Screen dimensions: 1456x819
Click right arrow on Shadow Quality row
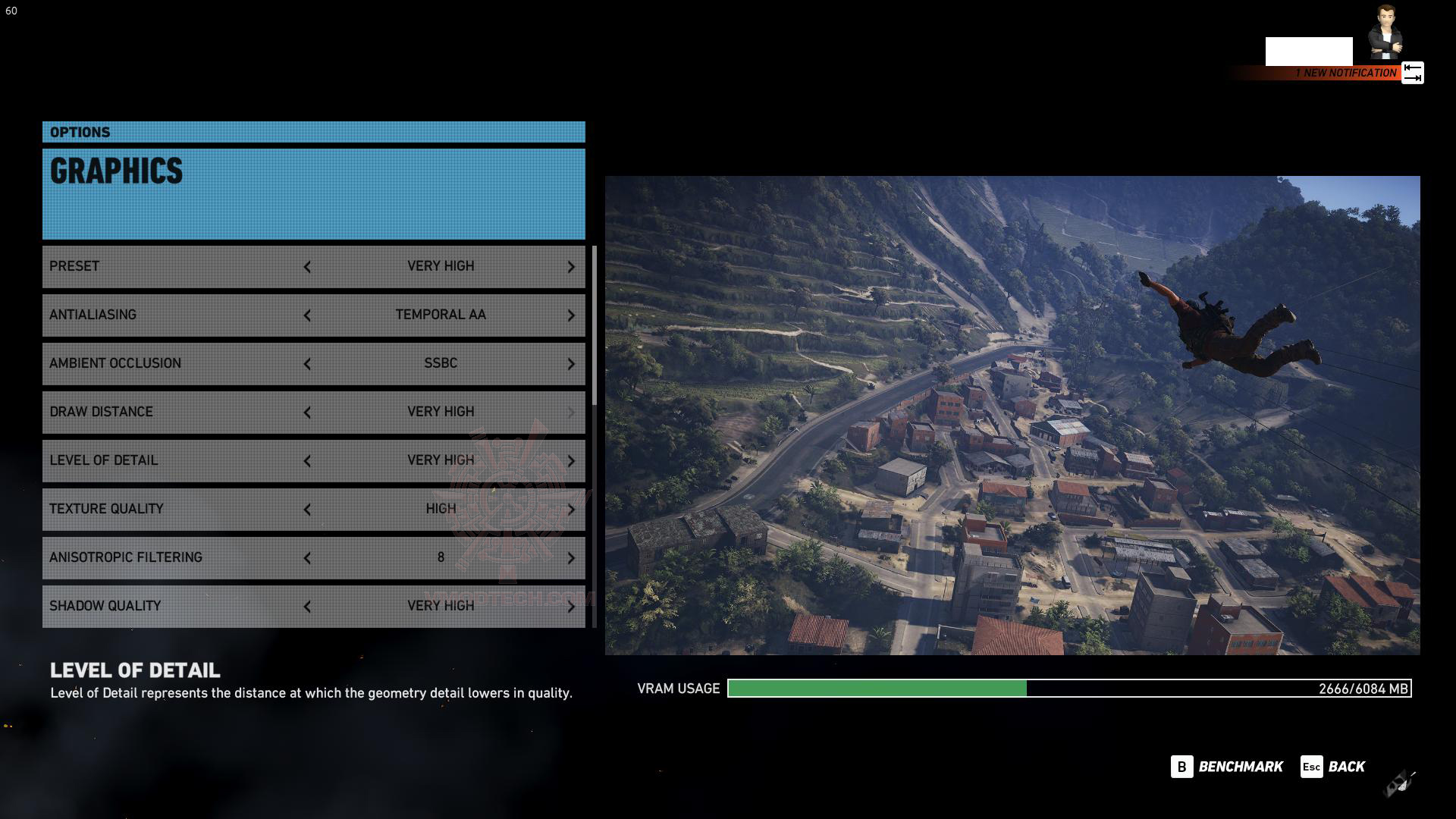571,607
